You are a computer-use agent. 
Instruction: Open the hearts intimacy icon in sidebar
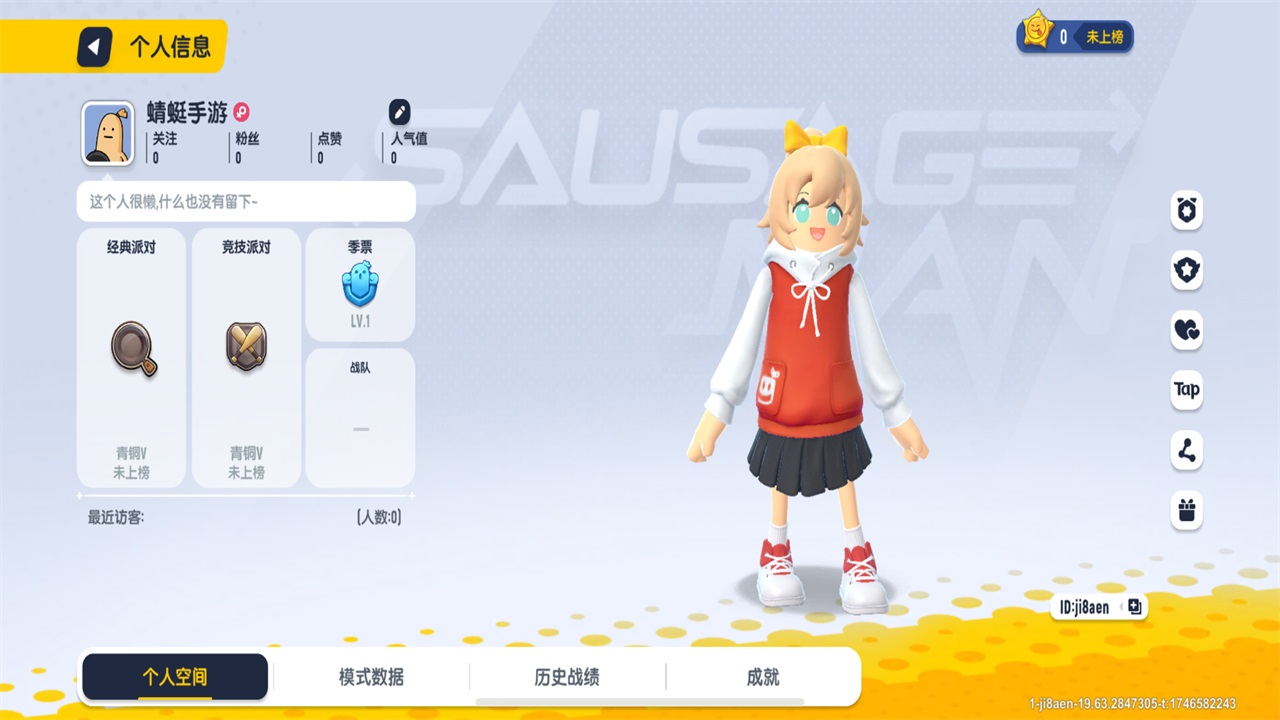coord(1186,331)
